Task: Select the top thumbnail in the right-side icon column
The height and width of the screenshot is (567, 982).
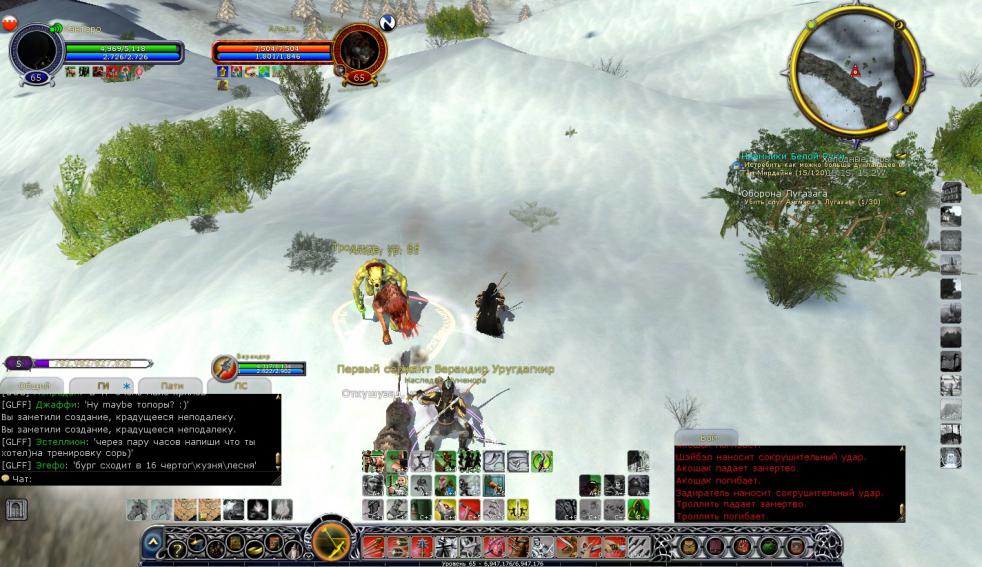Action: point(951,192)
